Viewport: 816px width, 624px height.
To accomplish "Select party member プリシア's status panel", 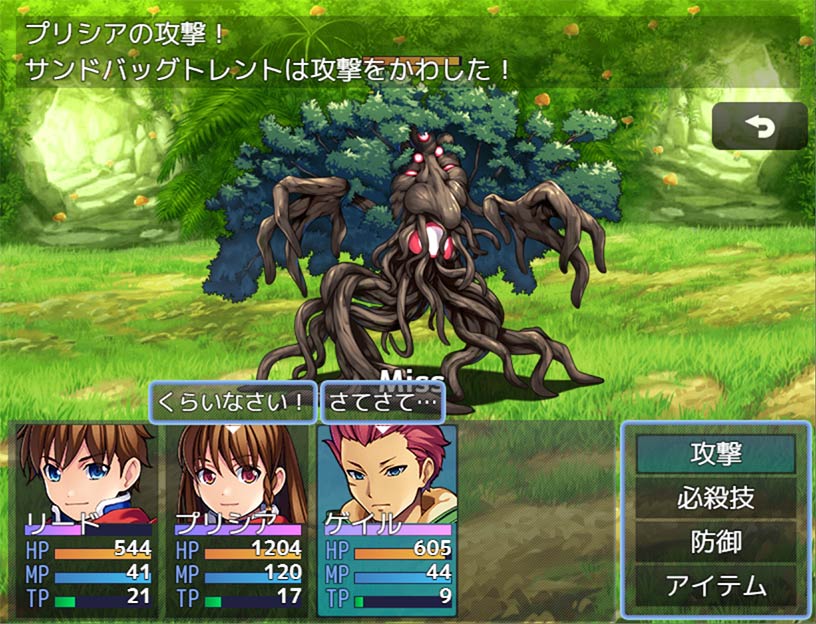I will (x=238, y=520).
